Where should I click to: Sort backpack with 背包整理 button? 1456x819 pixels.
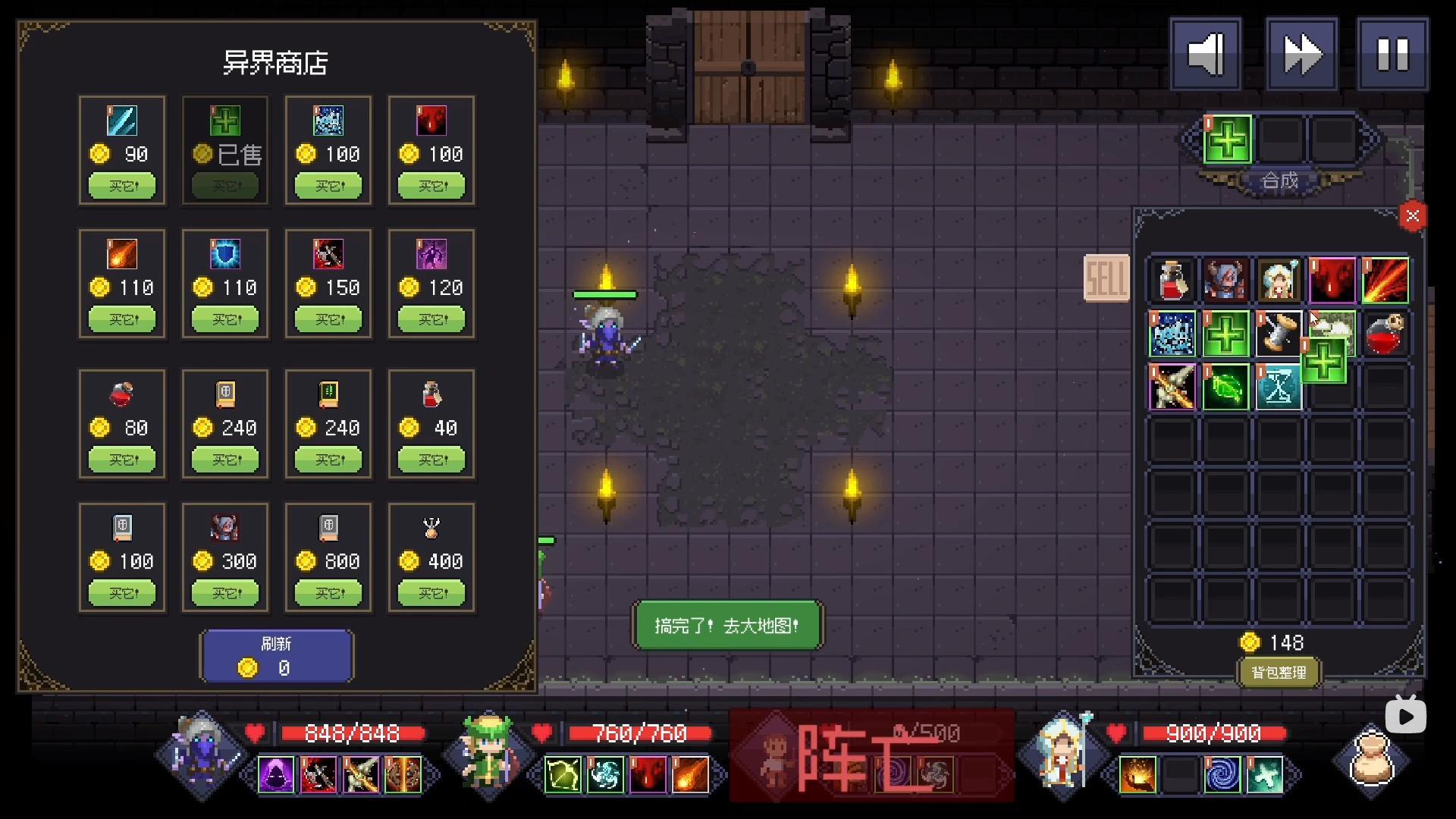[x=1279, y=673]
